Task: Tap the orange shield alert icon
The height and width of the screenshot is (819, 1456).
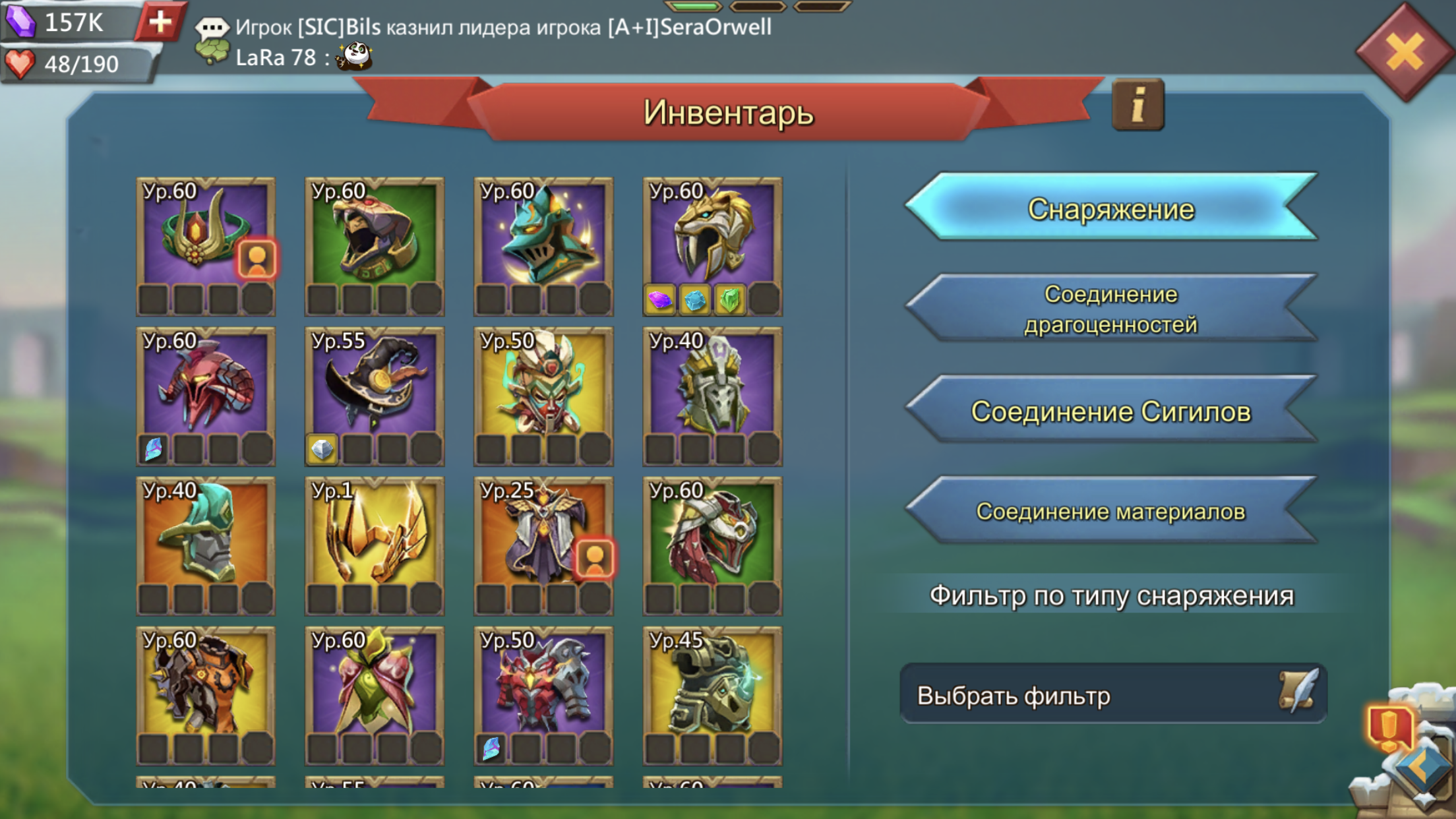Action: 1390,728
